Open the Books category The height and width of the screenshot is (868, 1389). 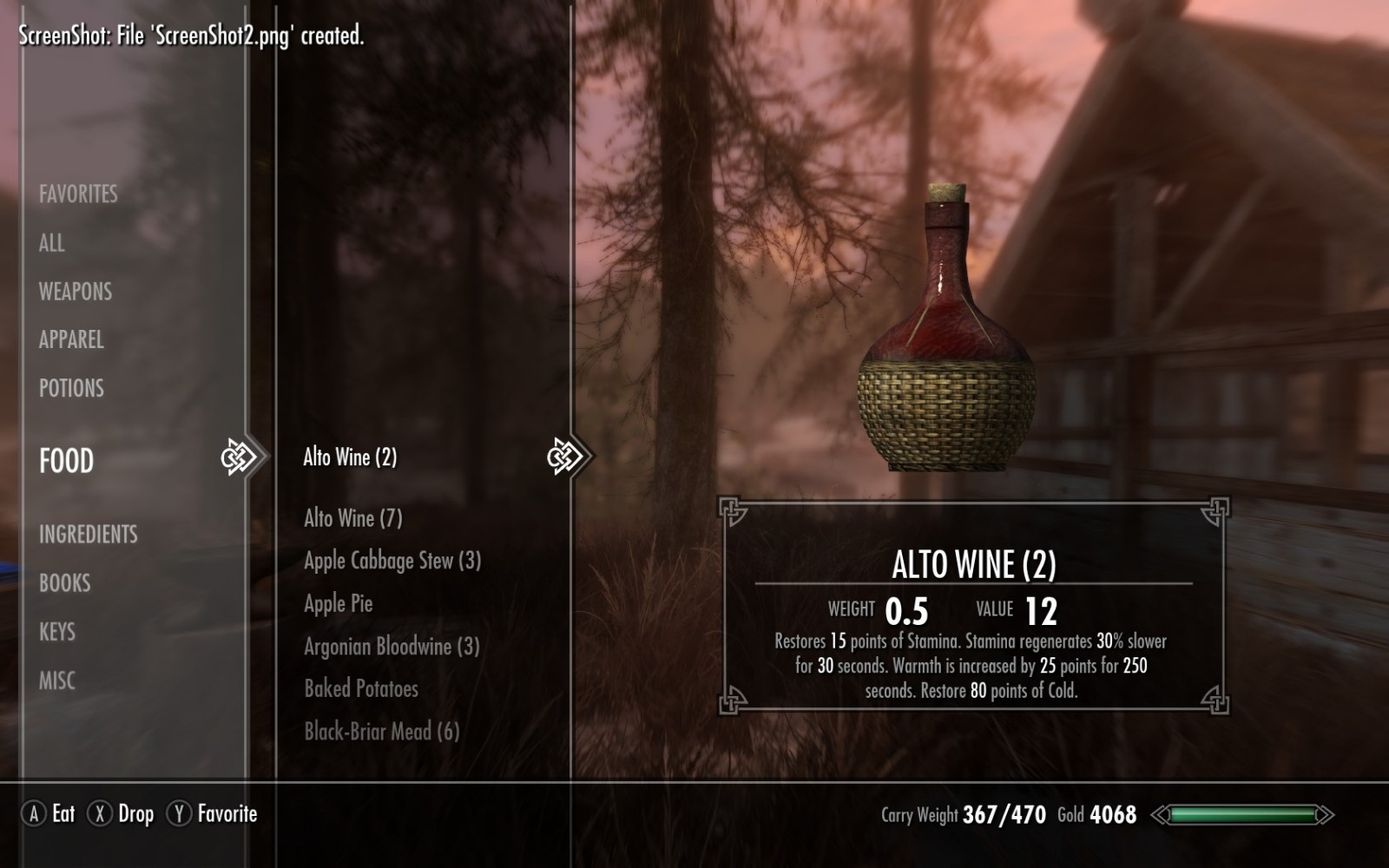[64, 582]
